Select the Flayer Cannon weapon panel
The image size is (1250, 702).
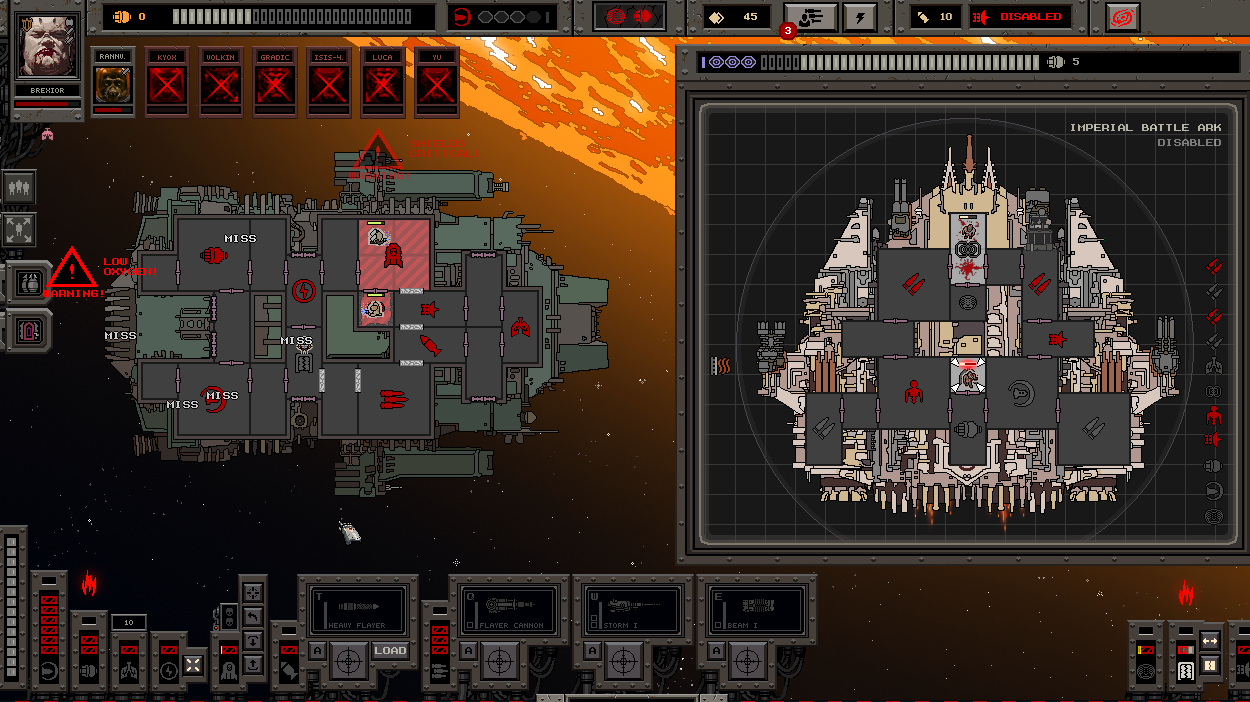pyautogui.click(x=508, y=609)
